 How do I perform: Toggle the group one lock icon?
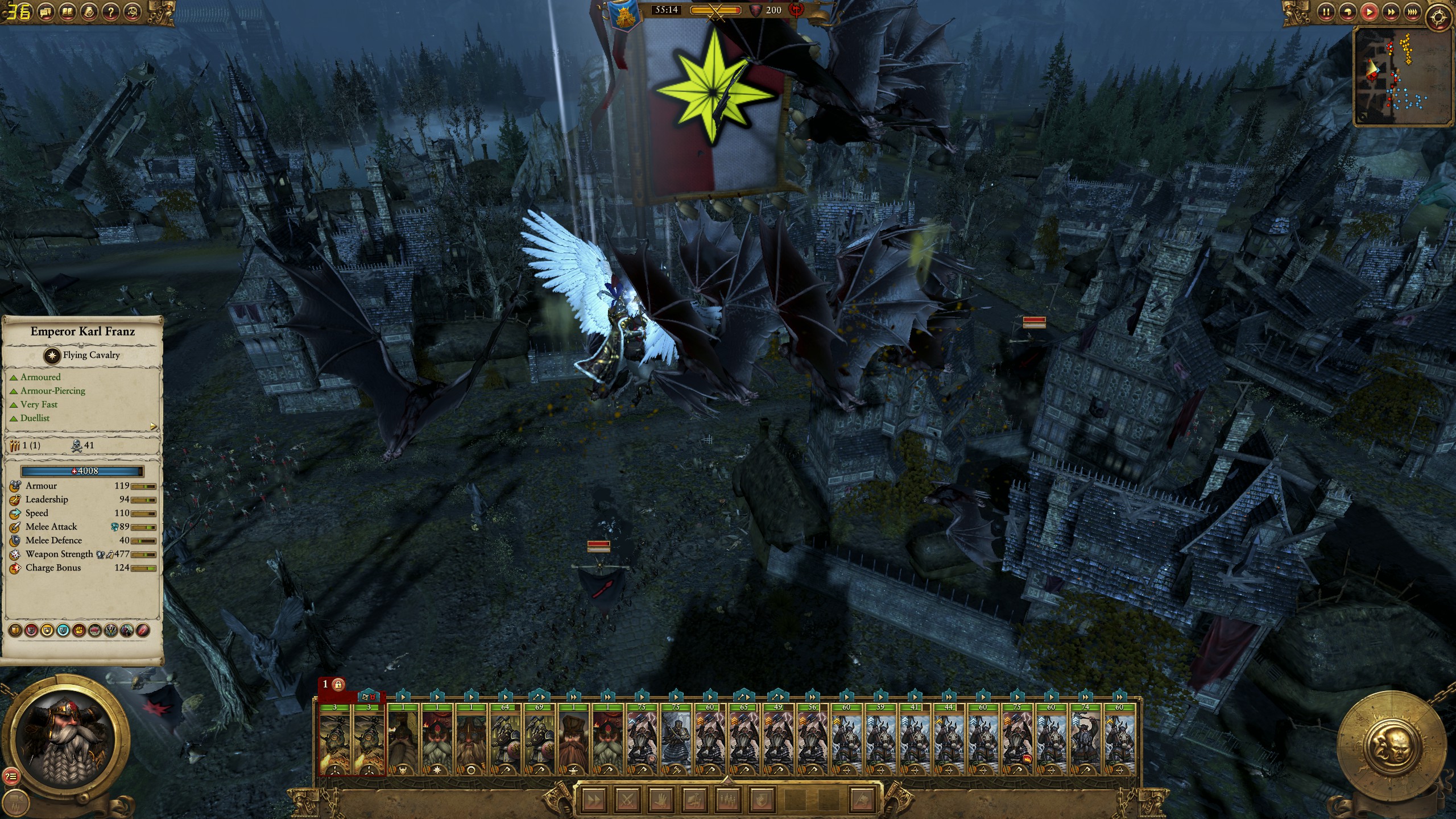(x=338, y=684)
